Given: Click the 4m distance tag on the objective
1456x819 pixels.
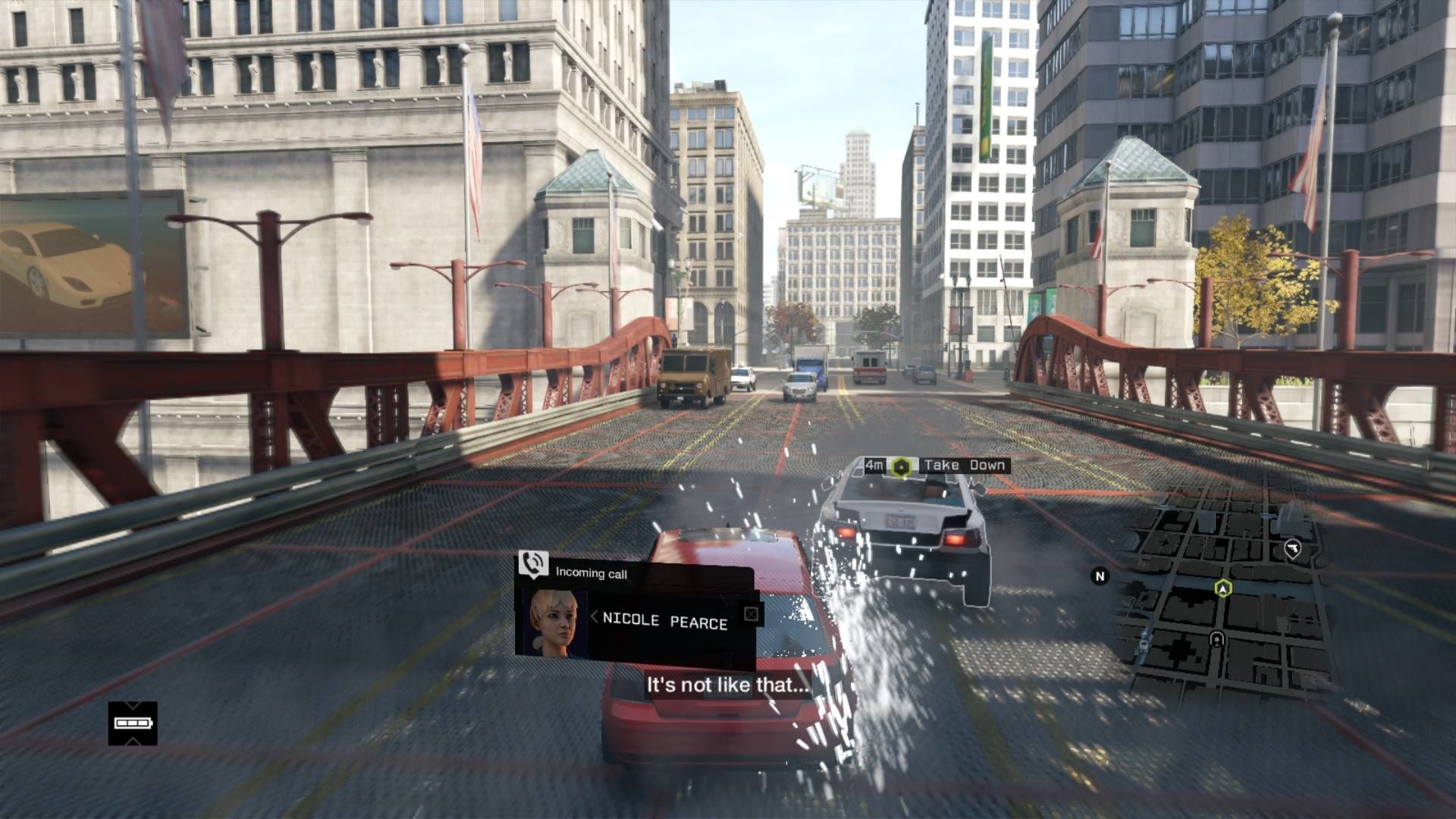Looking at the screenshot, I should point(874,463).
